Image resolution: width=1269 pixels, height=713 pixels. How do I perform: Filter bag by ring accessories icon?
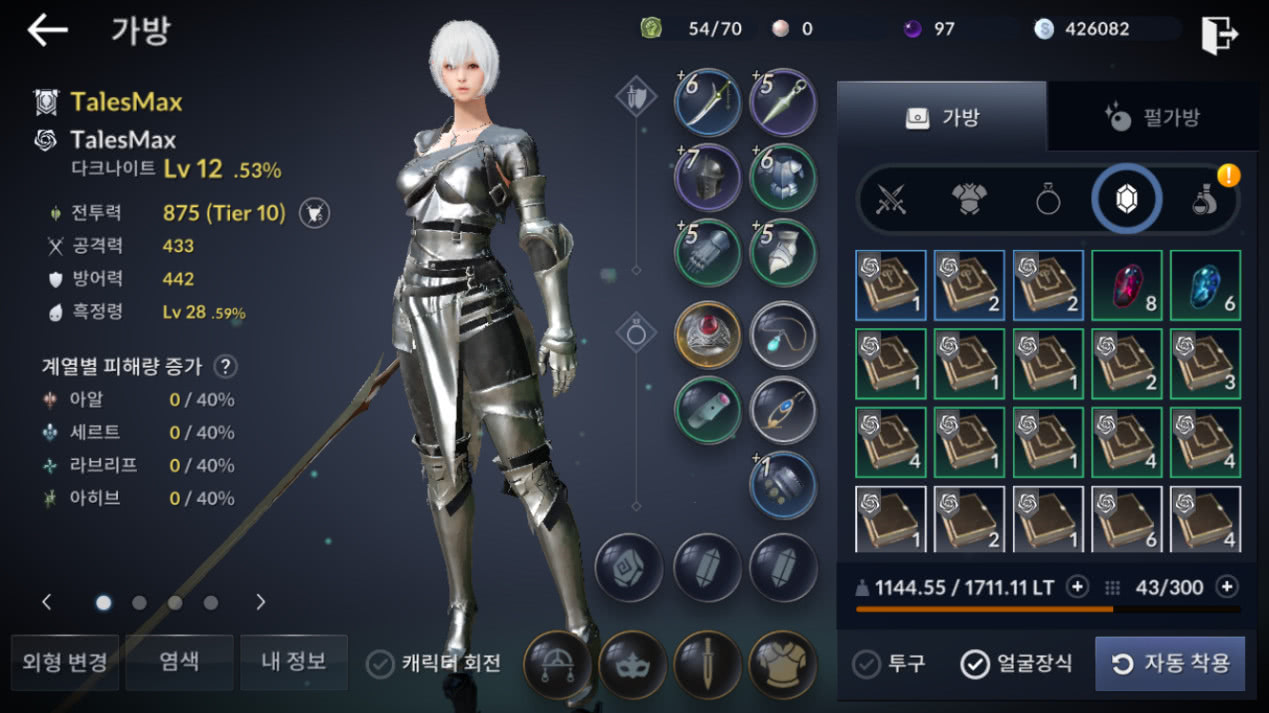1047,199
